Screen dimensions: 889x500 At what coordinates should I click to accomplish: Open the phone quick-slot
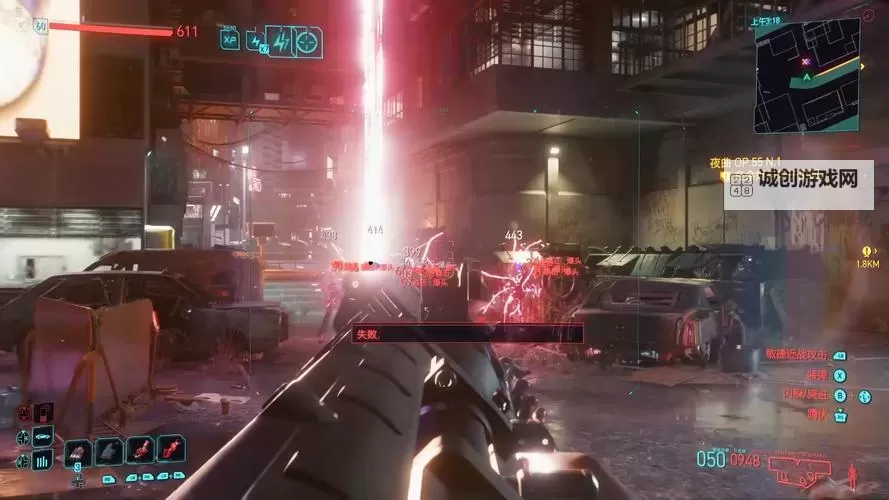point(43,412)
